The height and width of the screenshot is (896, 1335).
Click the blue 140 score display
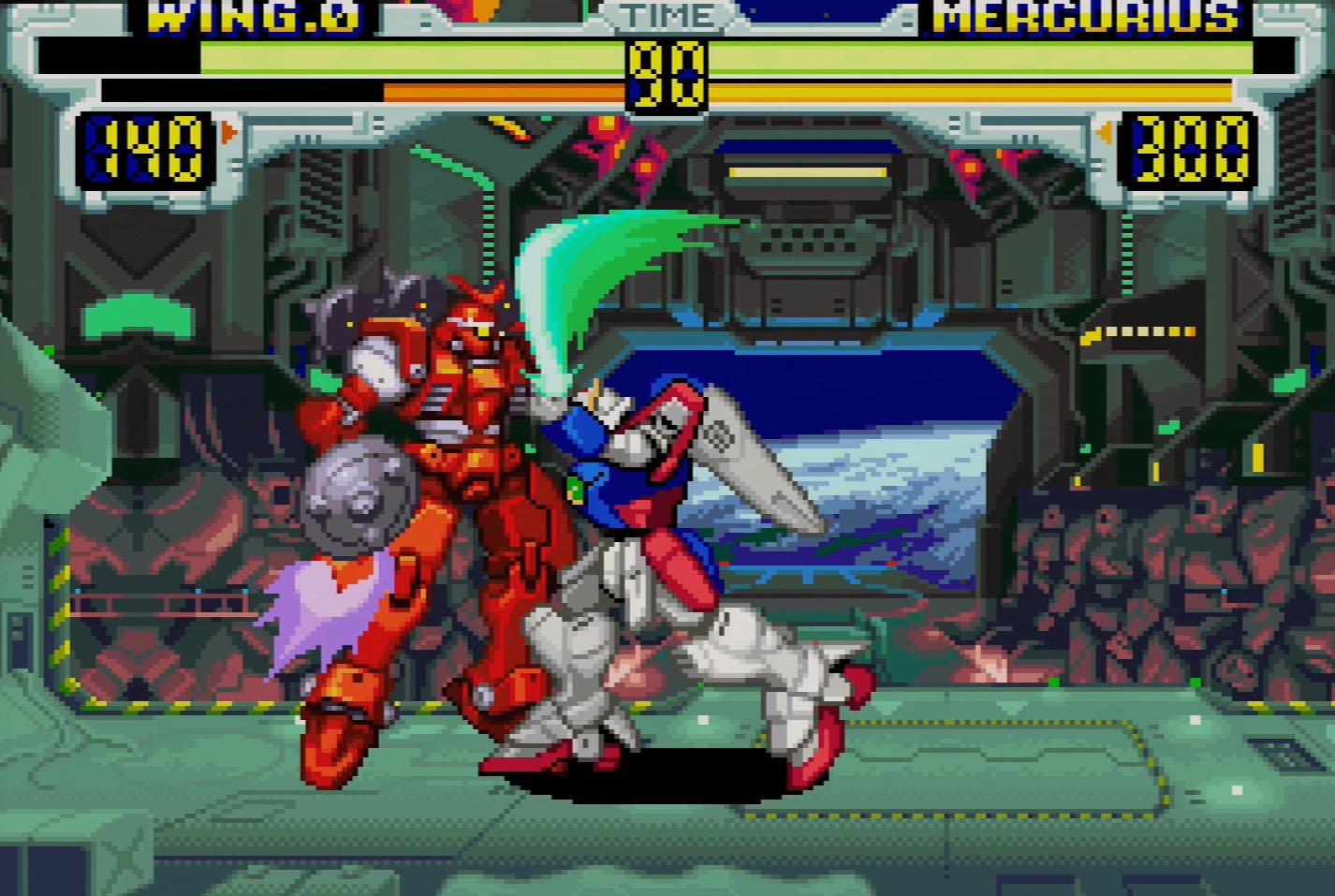[145, 148]
